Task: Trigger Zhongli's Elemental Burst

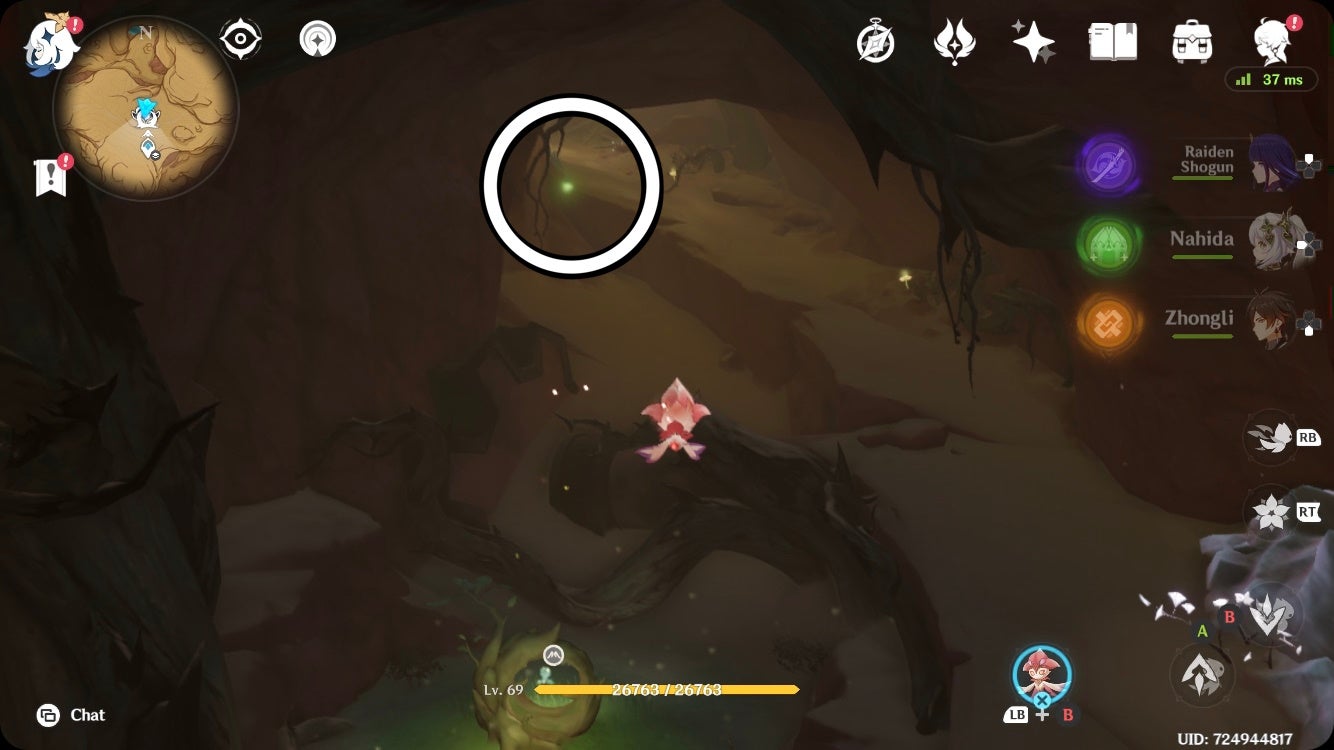Action: 1108,322
